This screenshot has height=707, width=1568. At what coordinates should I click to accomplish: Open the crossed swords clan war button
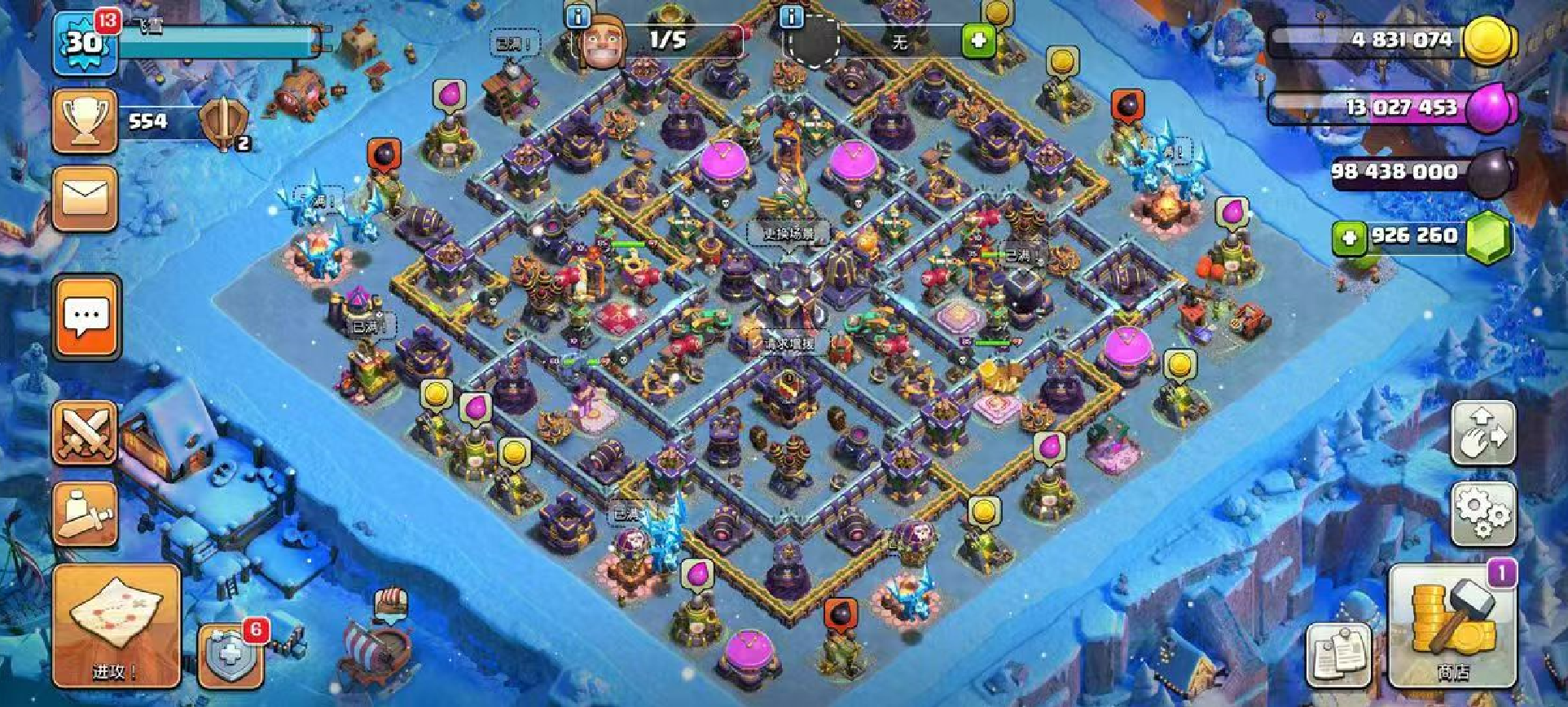point(85,433)
